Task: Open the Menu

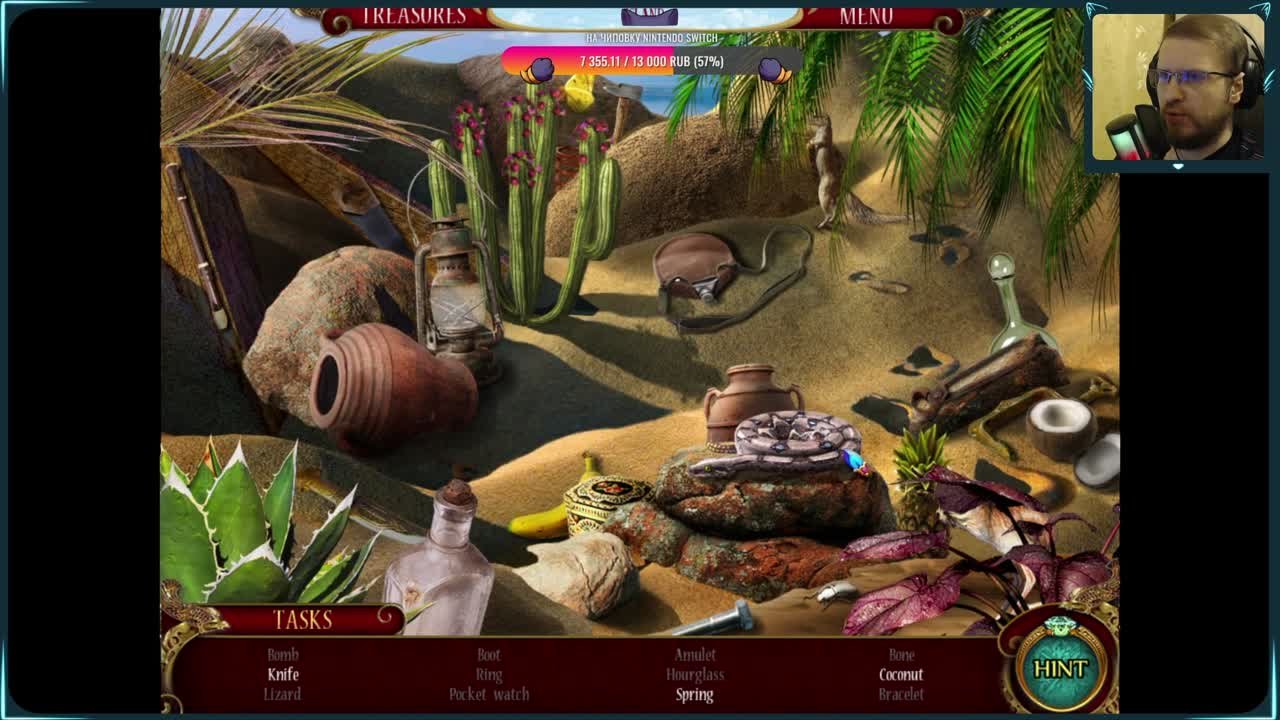Action: pyautogui.click(x=866, y=17)
